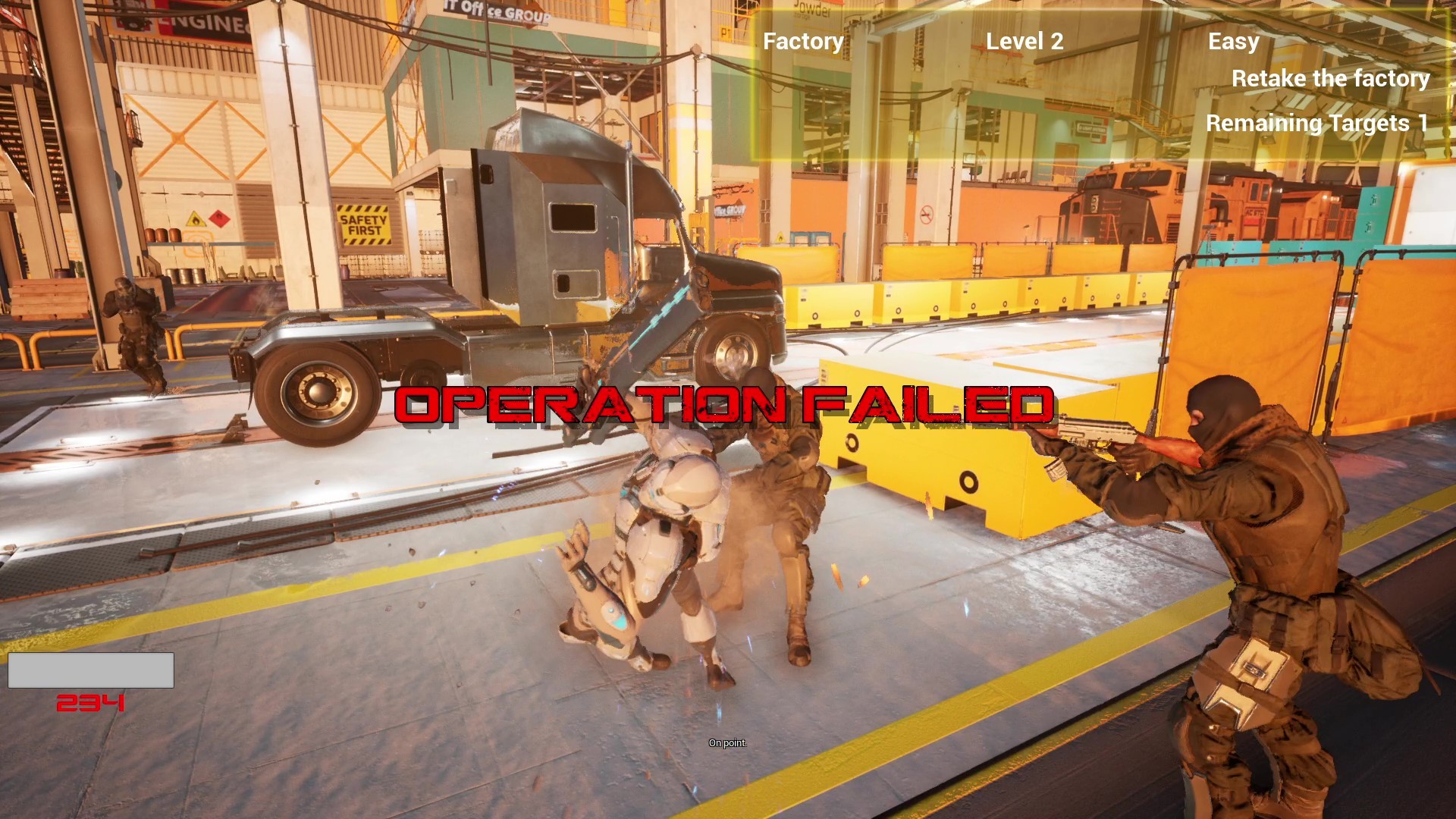Click the gray progress bar bottom left
This screenshot has height=819, width=1456.
[90, 670]
